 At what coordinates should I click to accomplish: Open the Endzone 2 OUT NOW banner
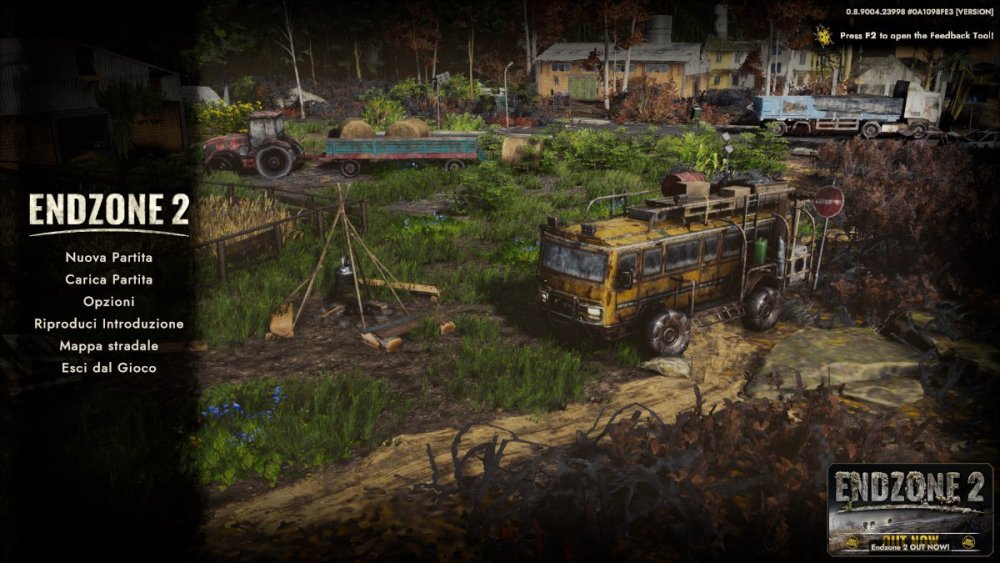[908, 508]
